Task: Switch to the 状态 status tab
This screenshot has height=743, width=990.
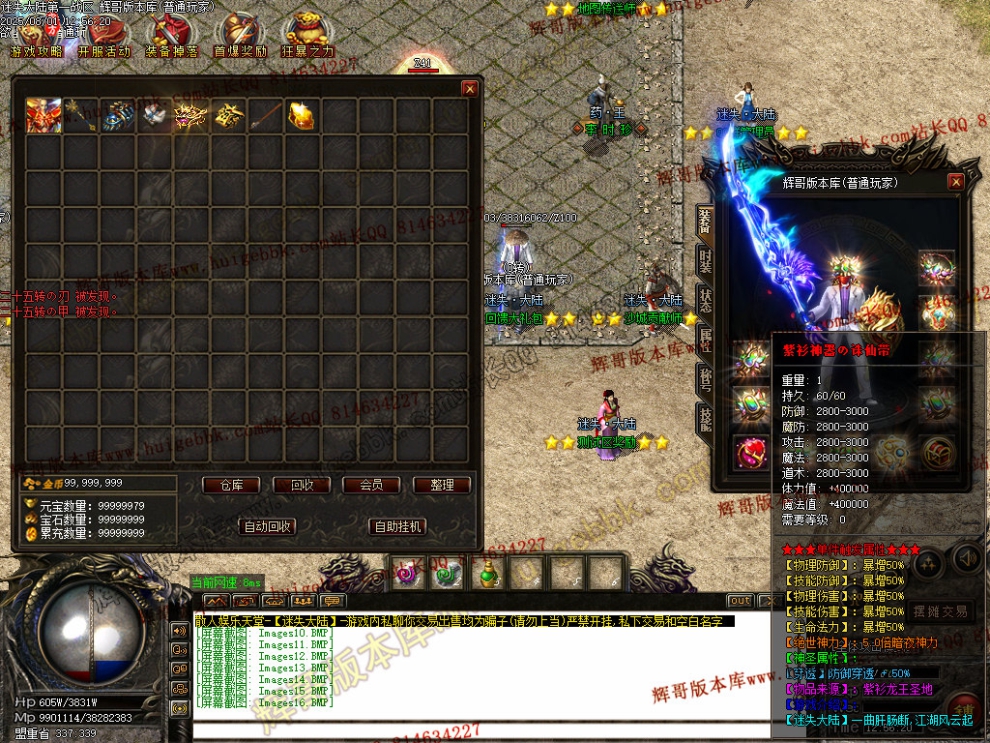Action: [705, 301]
